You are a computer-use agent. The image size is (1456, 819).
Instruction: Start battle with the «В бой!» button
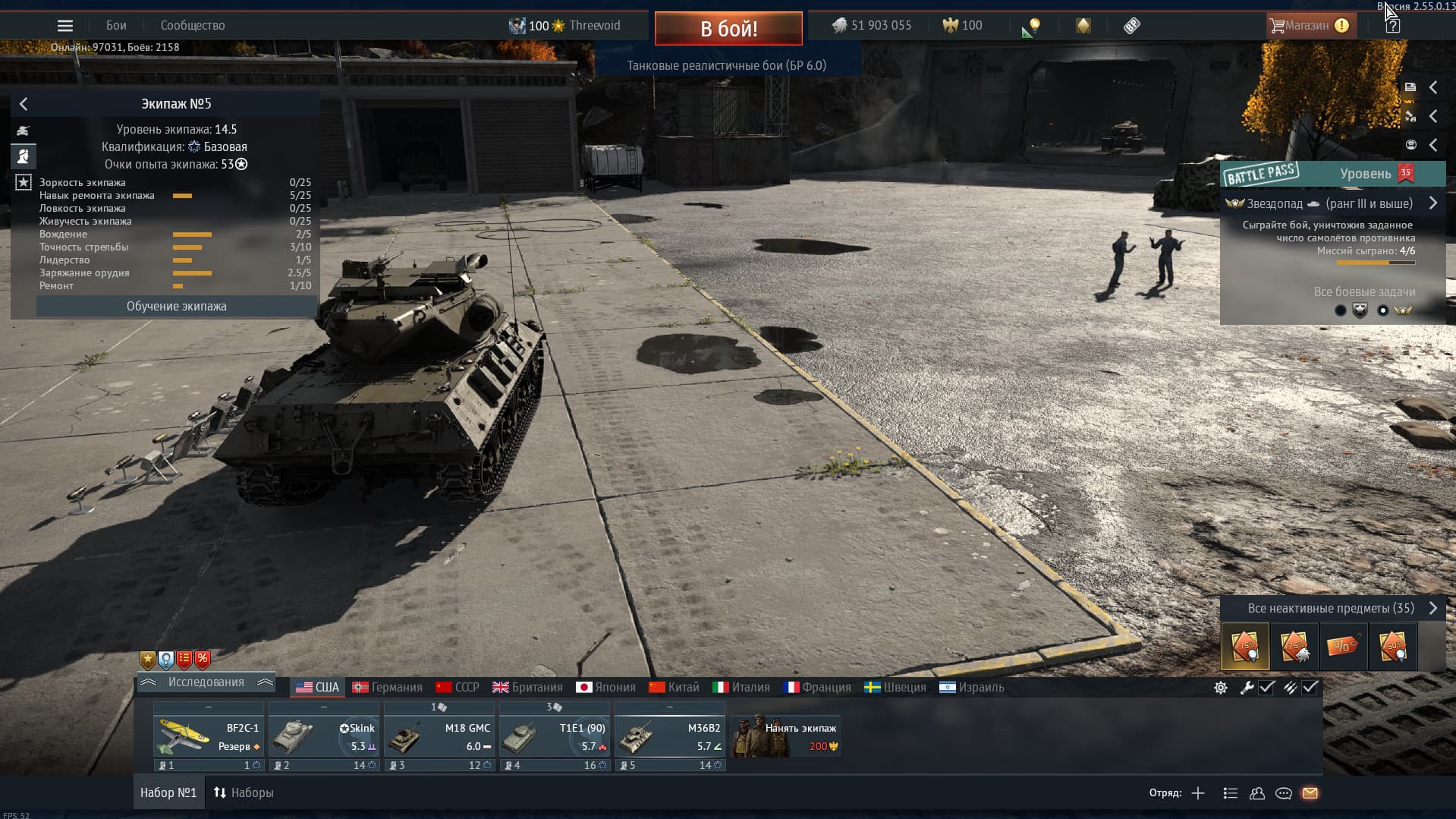[728, 29]
